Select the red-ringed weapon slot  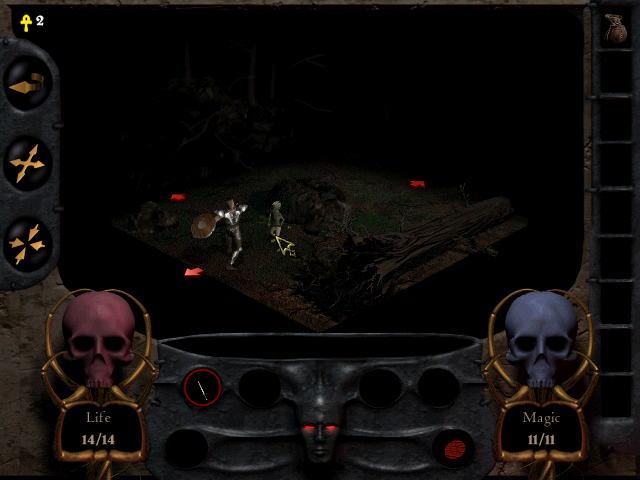202,387
